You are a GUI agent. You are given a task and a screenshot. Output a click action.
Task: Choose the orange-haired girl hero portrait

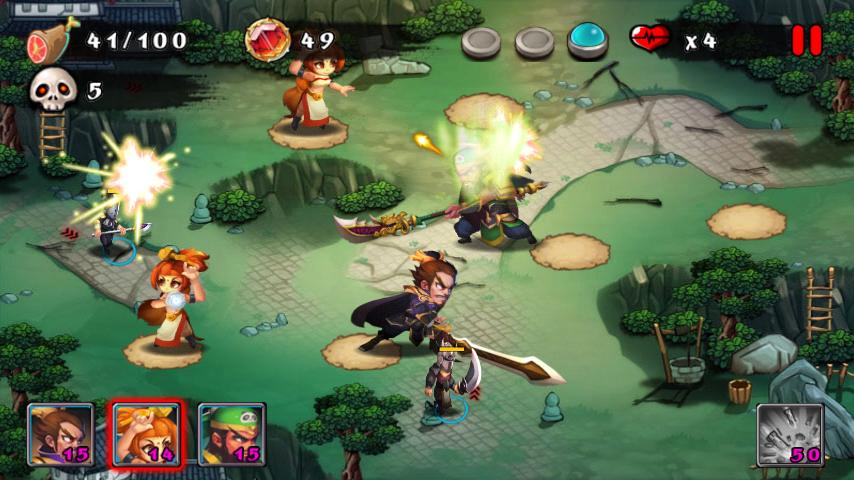pyautogui.click(x=146, y=434)
